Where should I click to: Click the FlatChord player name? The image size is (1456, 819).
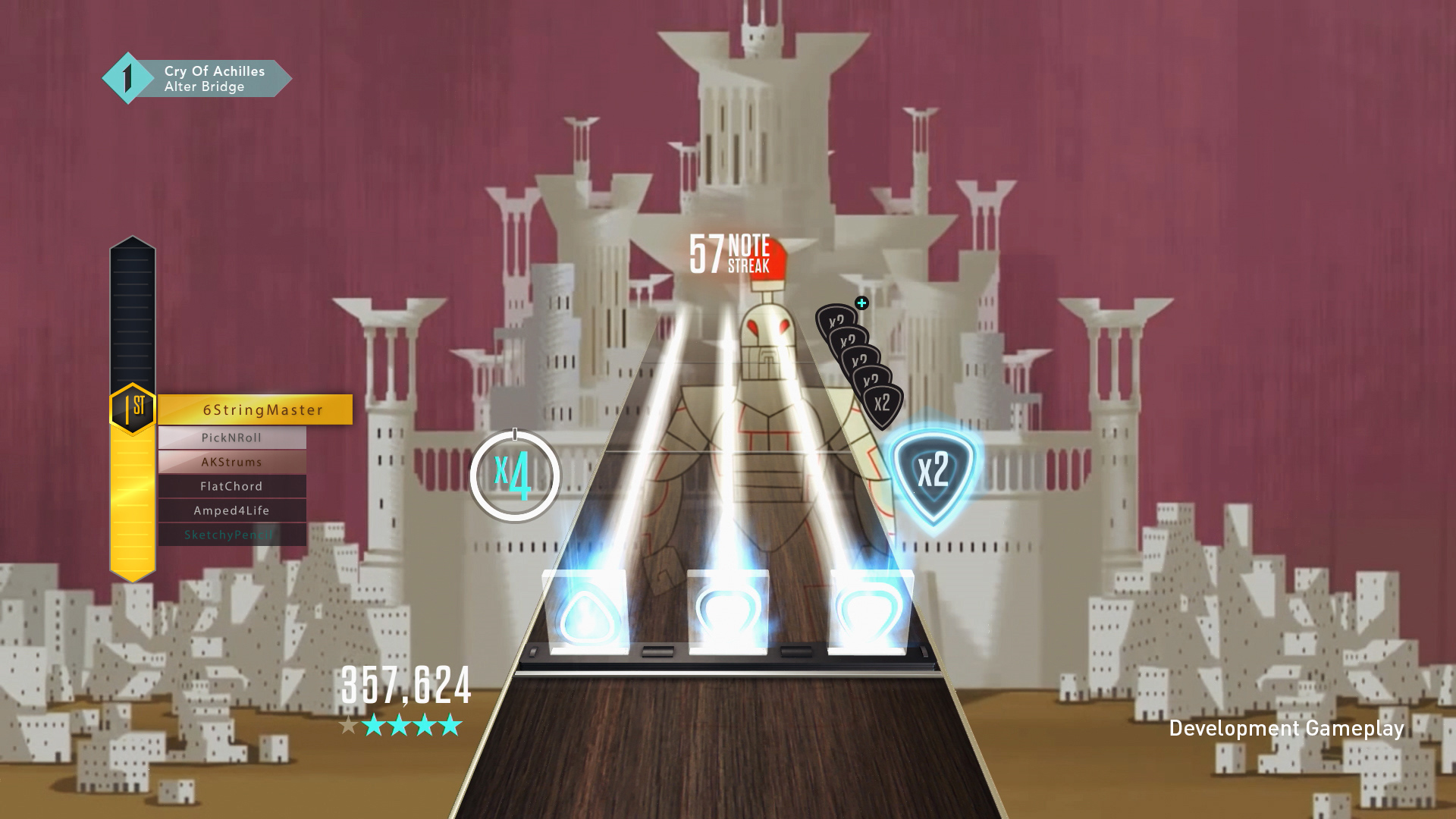point(231,486)
